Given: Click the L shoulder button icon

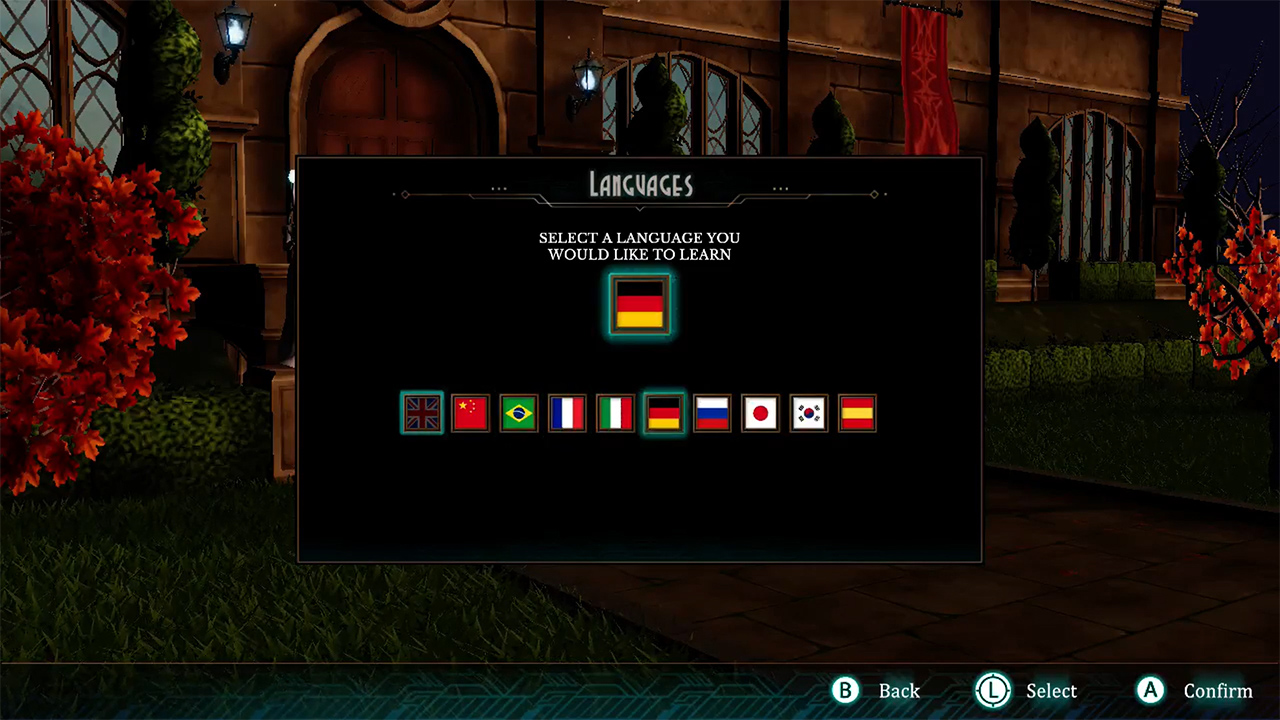Looking at the screenshot, I should tap(994, 690).
